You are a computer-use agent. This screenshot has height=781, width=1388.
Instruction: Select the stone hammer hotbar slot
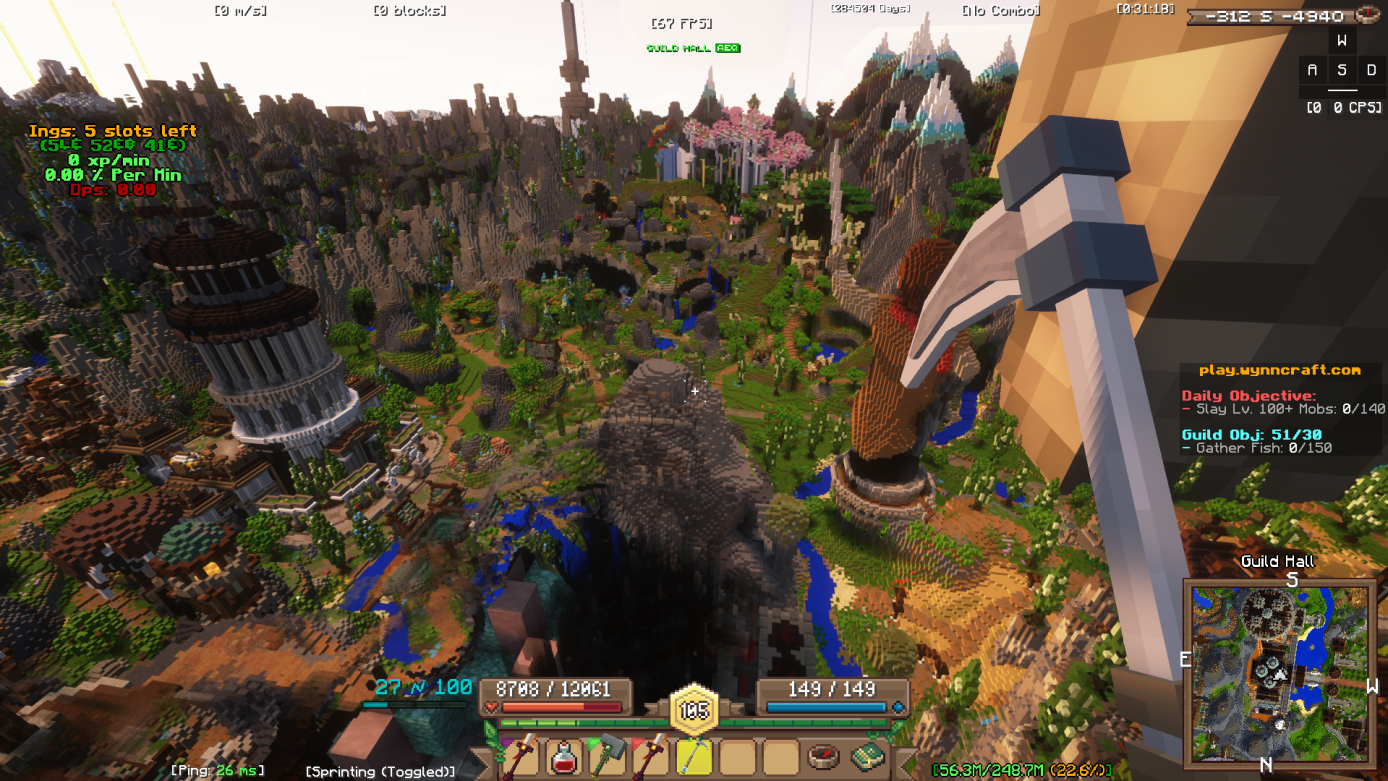tap(607, 757)
